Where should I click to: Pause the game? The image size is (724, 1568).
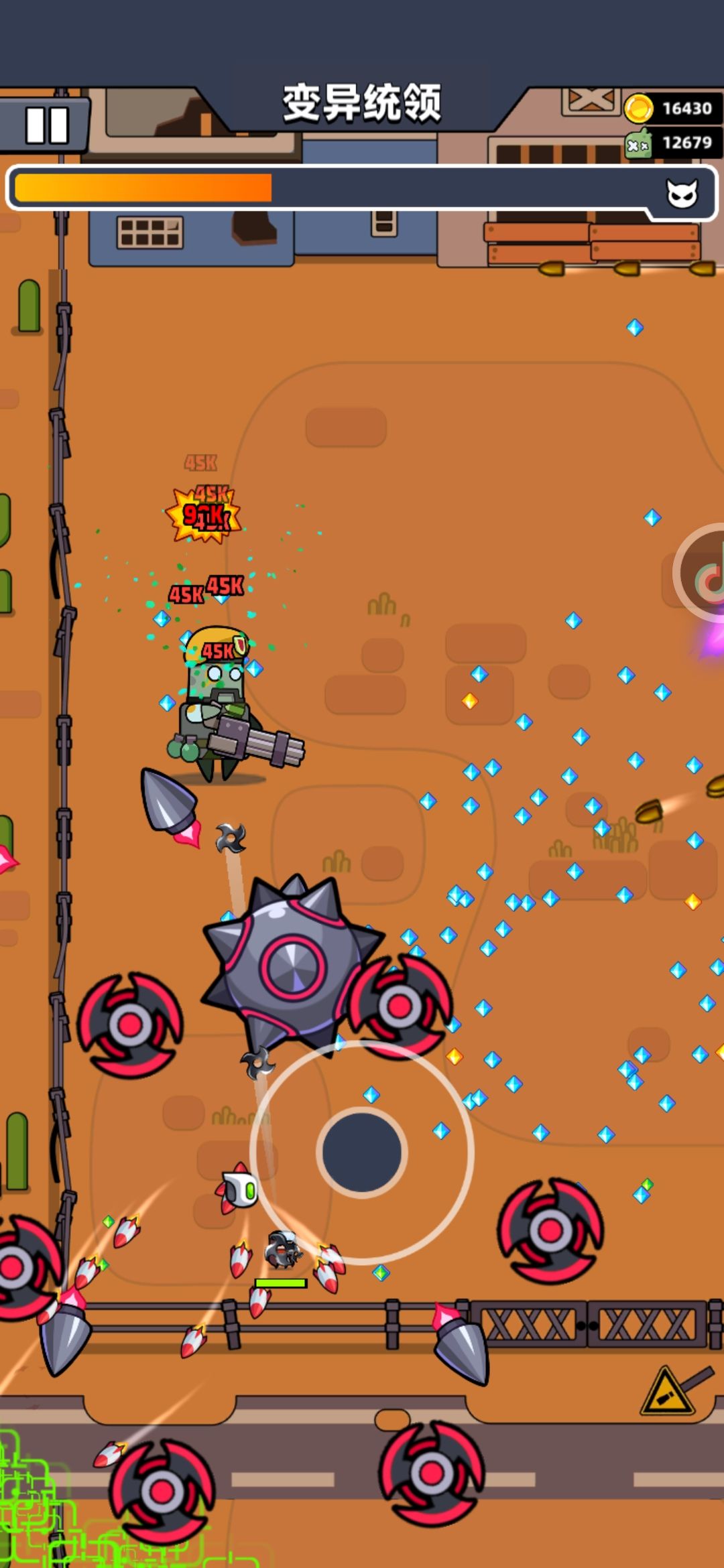click(x=46, y=125)
